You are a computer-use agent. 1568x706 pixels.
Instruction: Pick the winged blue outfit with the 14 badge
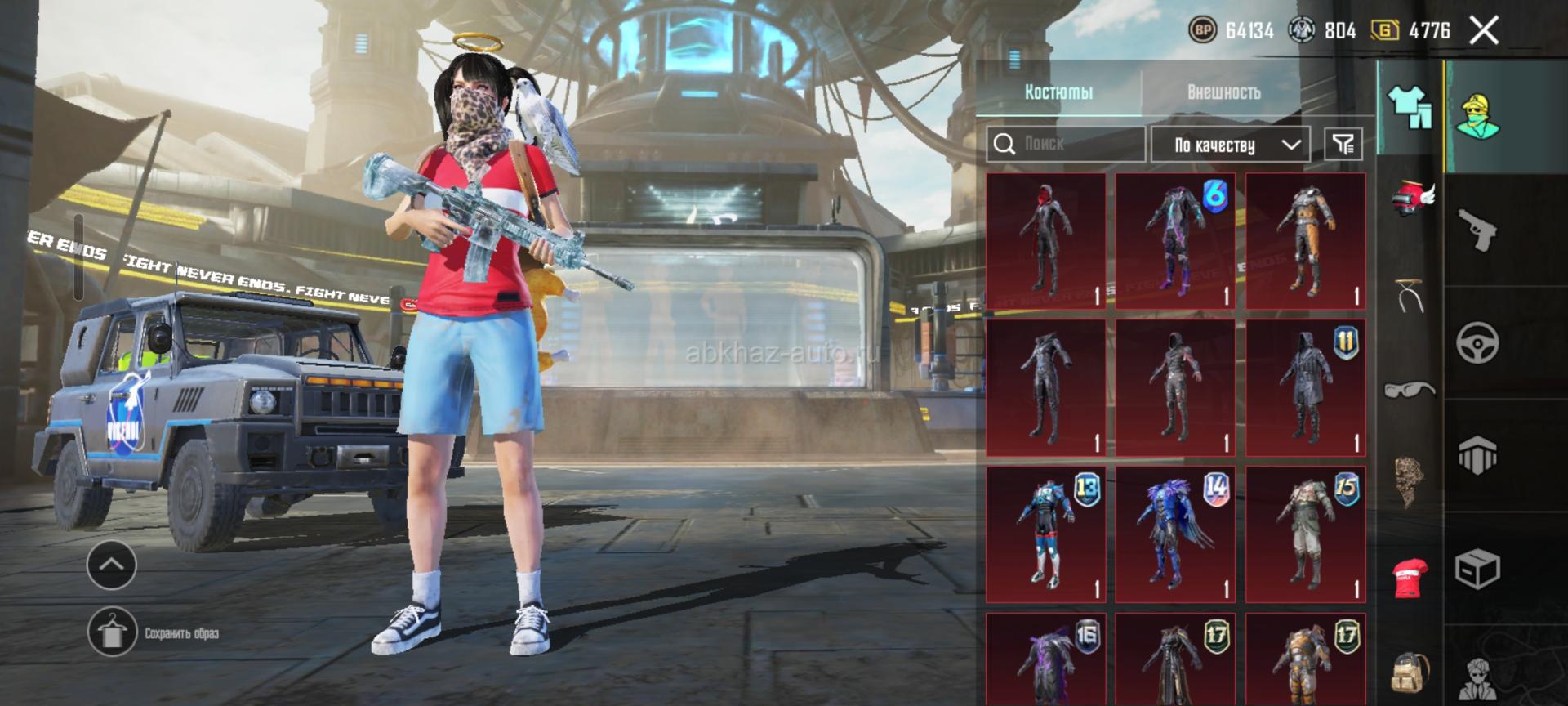tap(1175, 534)
